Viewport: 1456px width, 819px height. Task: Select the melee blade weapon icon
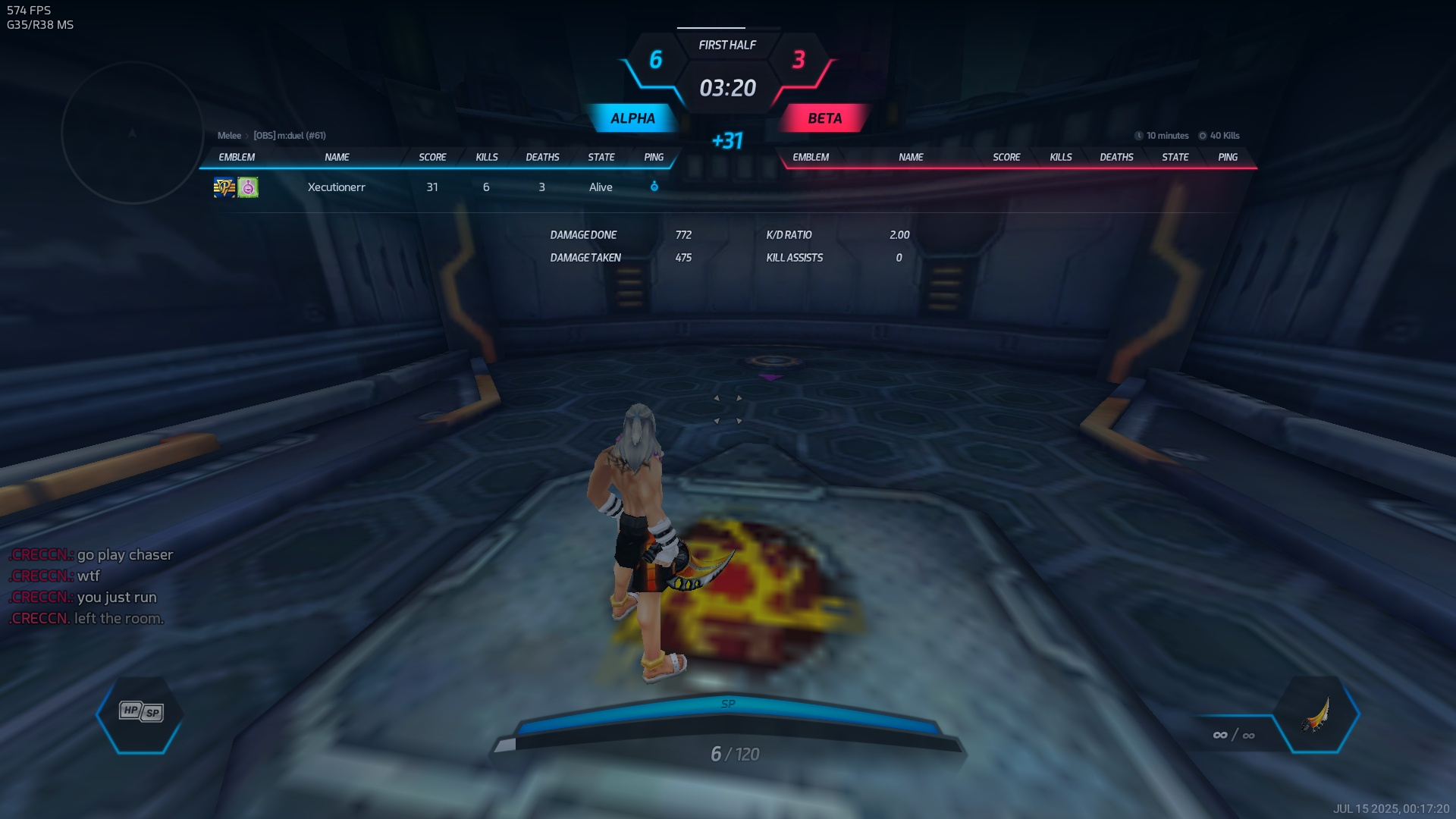pos(1316,714)
